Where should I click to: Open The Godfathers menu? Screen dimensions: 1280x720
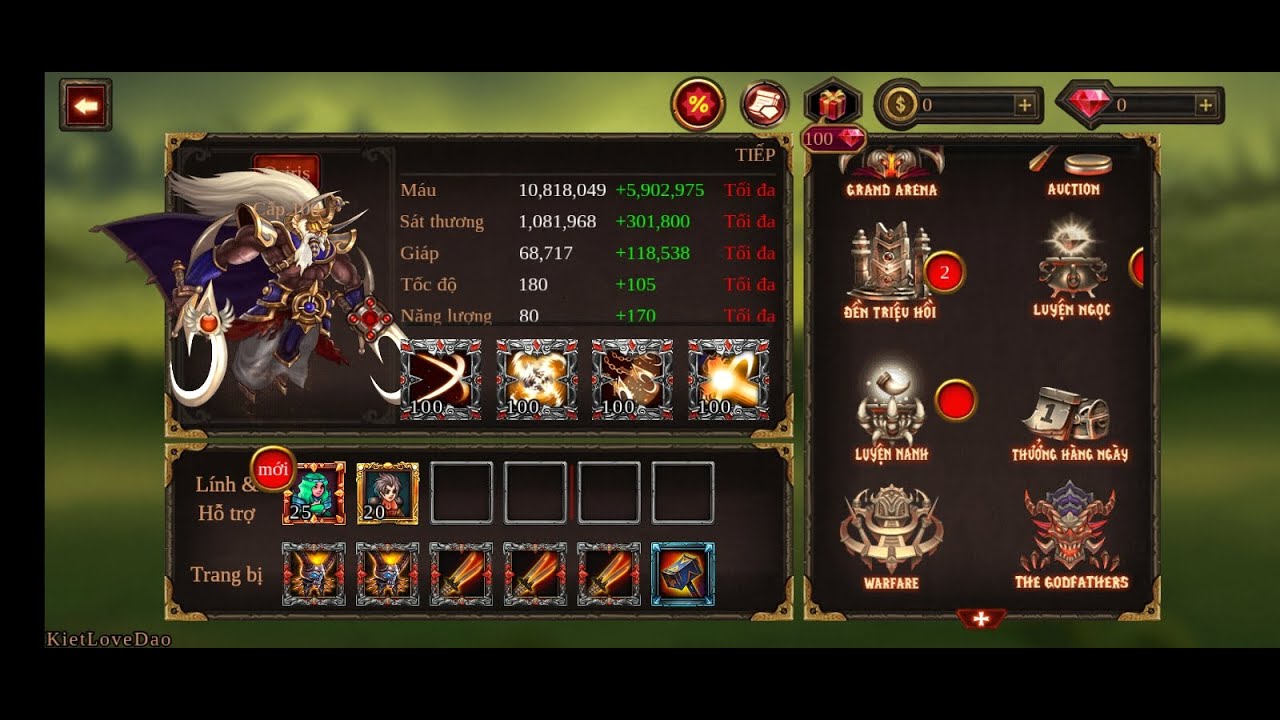tap(1070, 535)
